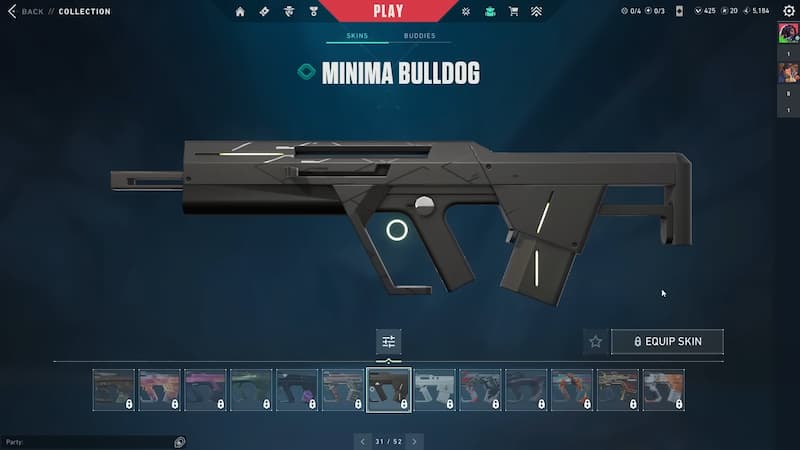
Task: Click the player avatar at top of social panel
Action: pyautogui.click(x=787, y=32)
